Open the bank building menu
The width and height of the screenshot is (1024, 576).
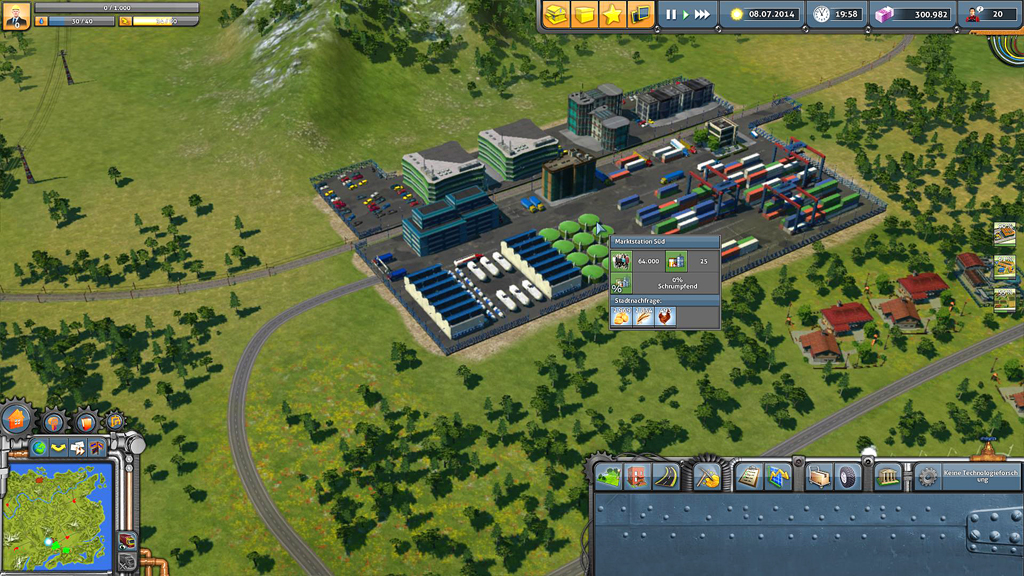coord(887,477)
